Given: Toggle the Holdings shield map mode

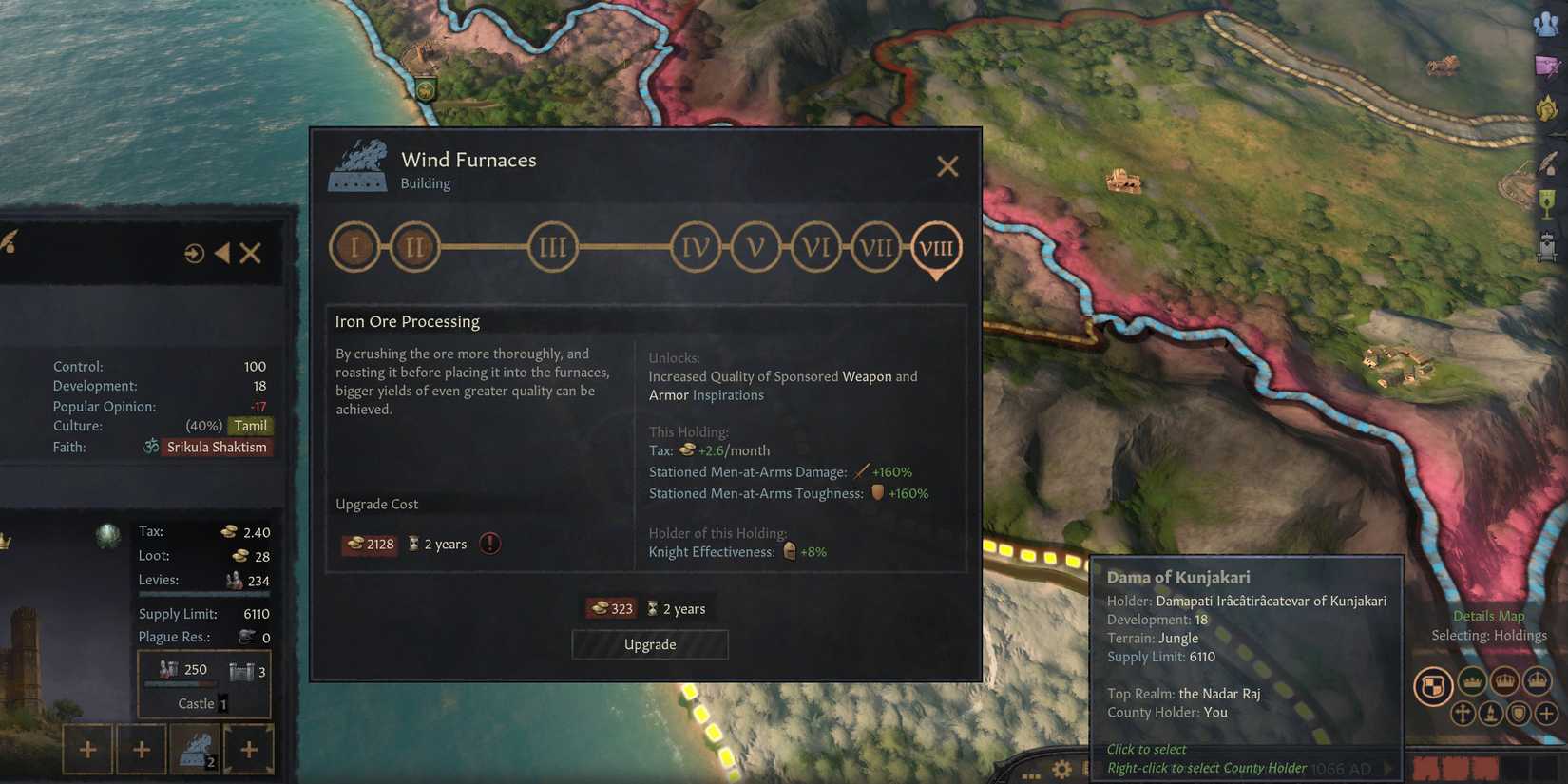Looking at the screenshot, I should pos(1433,681).
